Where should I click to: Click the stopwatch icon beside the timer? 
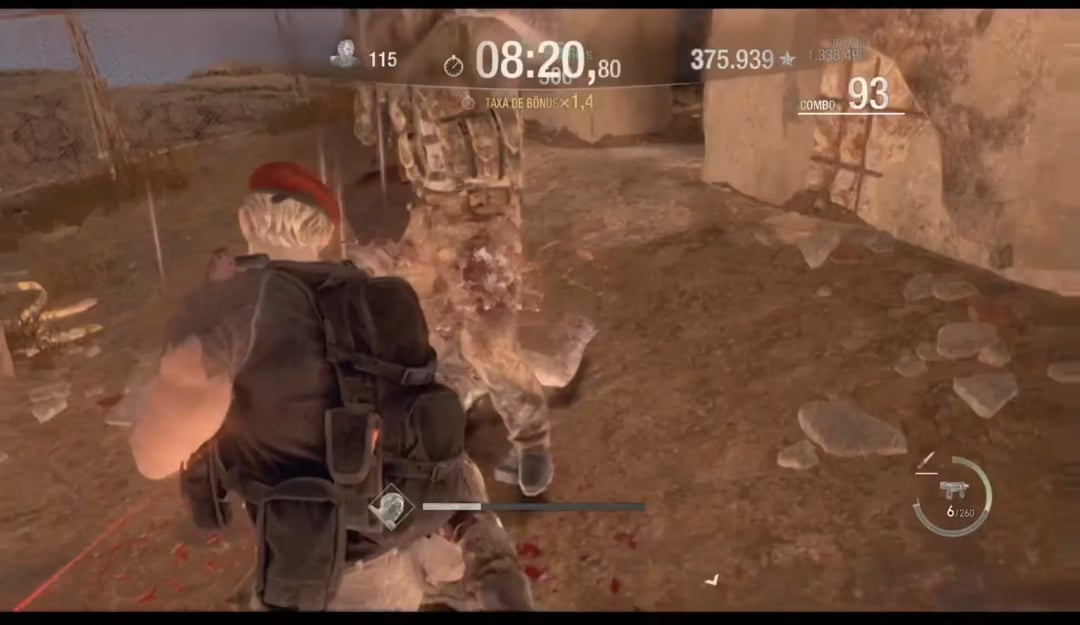click(x=454, y=66)
